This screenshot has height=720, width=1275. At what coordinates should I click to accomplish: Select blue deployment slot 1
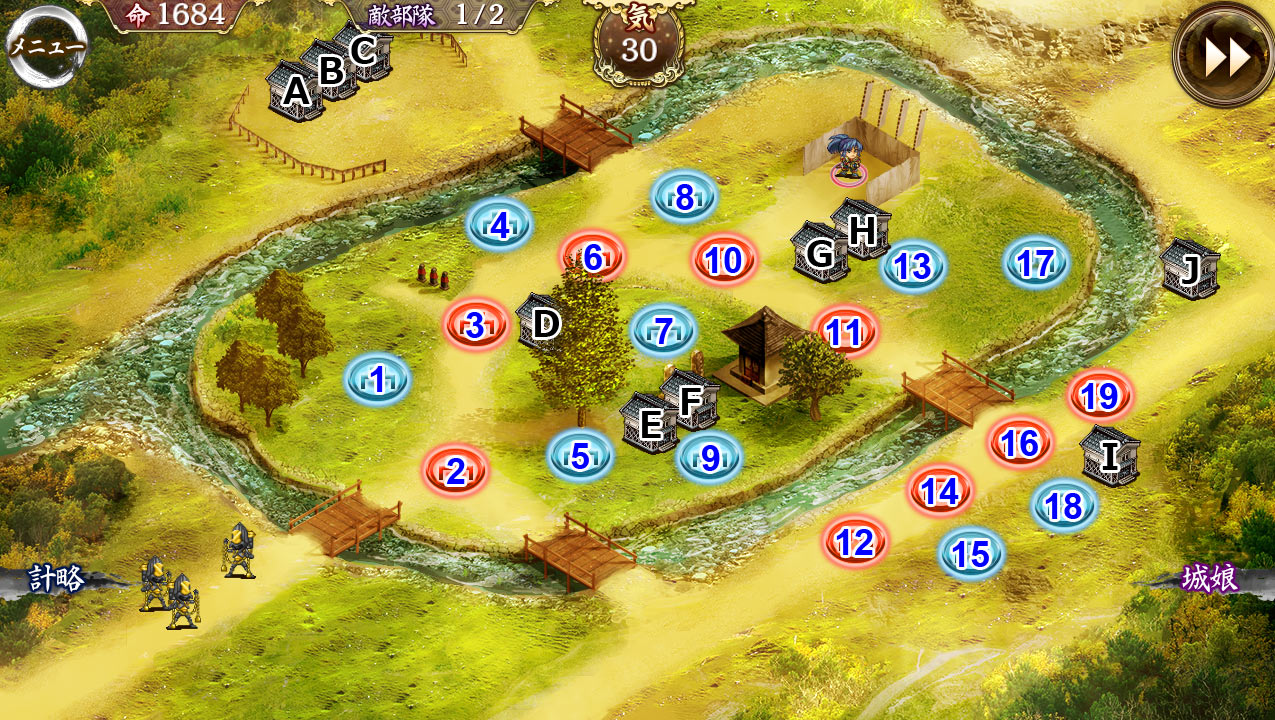coord(377,380)
